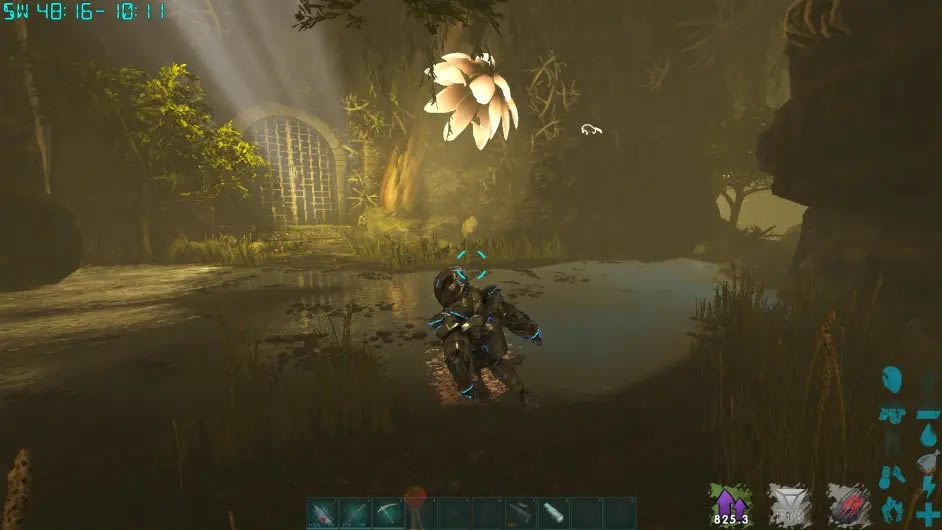Click the purple double-arrow buff icon

(x=729, y=500)
